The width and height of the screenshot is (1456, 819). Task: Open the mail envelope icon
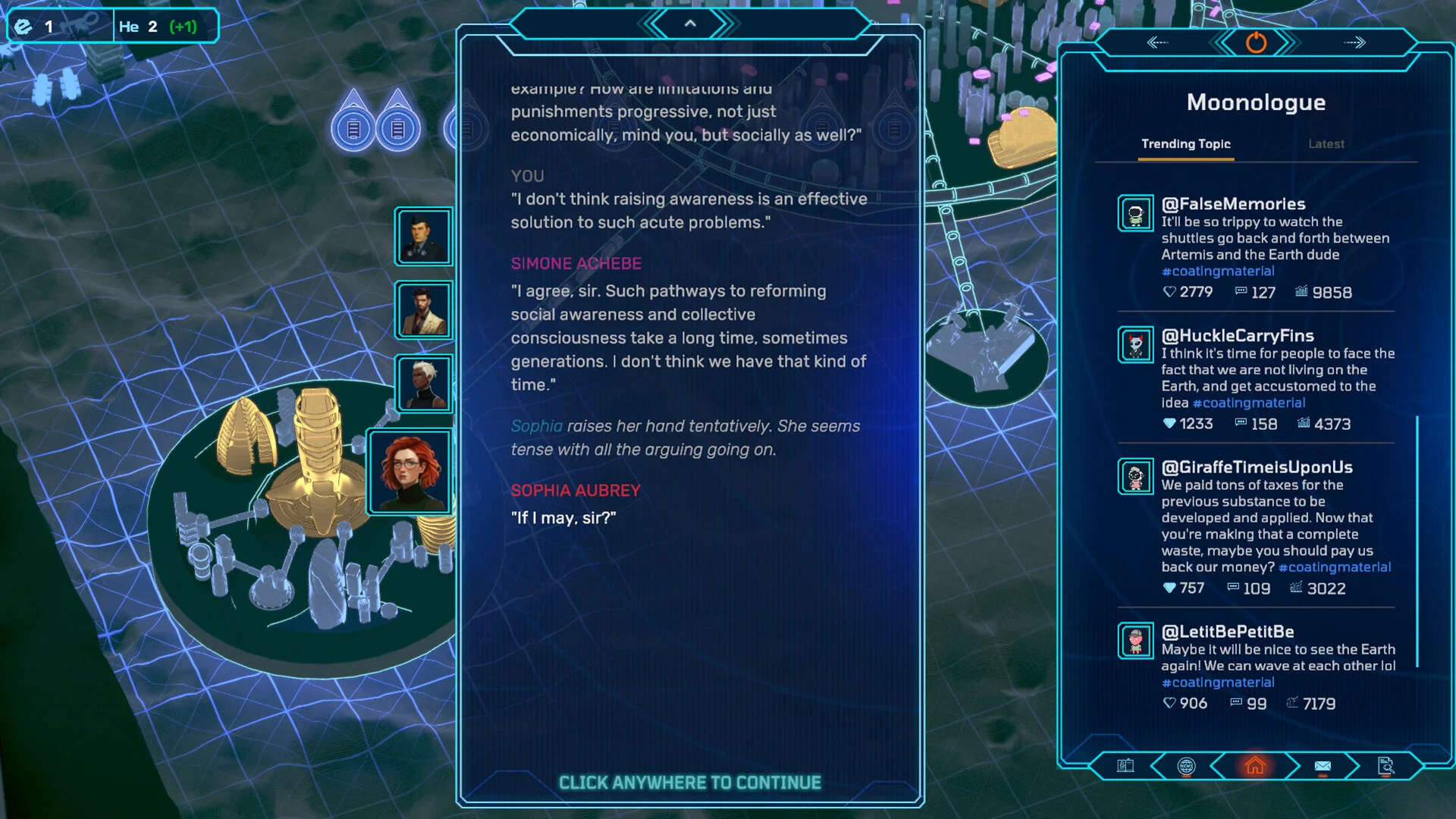pos(1323,766)
